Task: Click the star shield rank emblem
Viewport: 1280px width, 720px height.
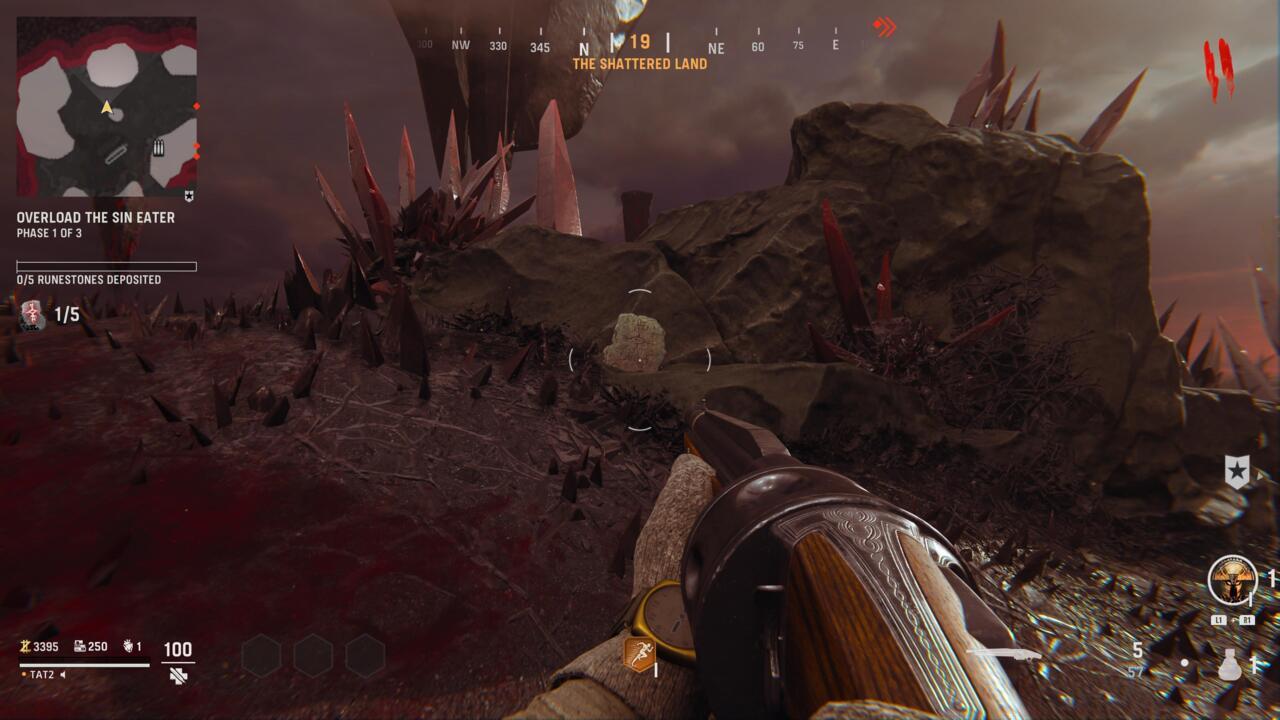Action: pyautogui.click(x=1238, y=470)
